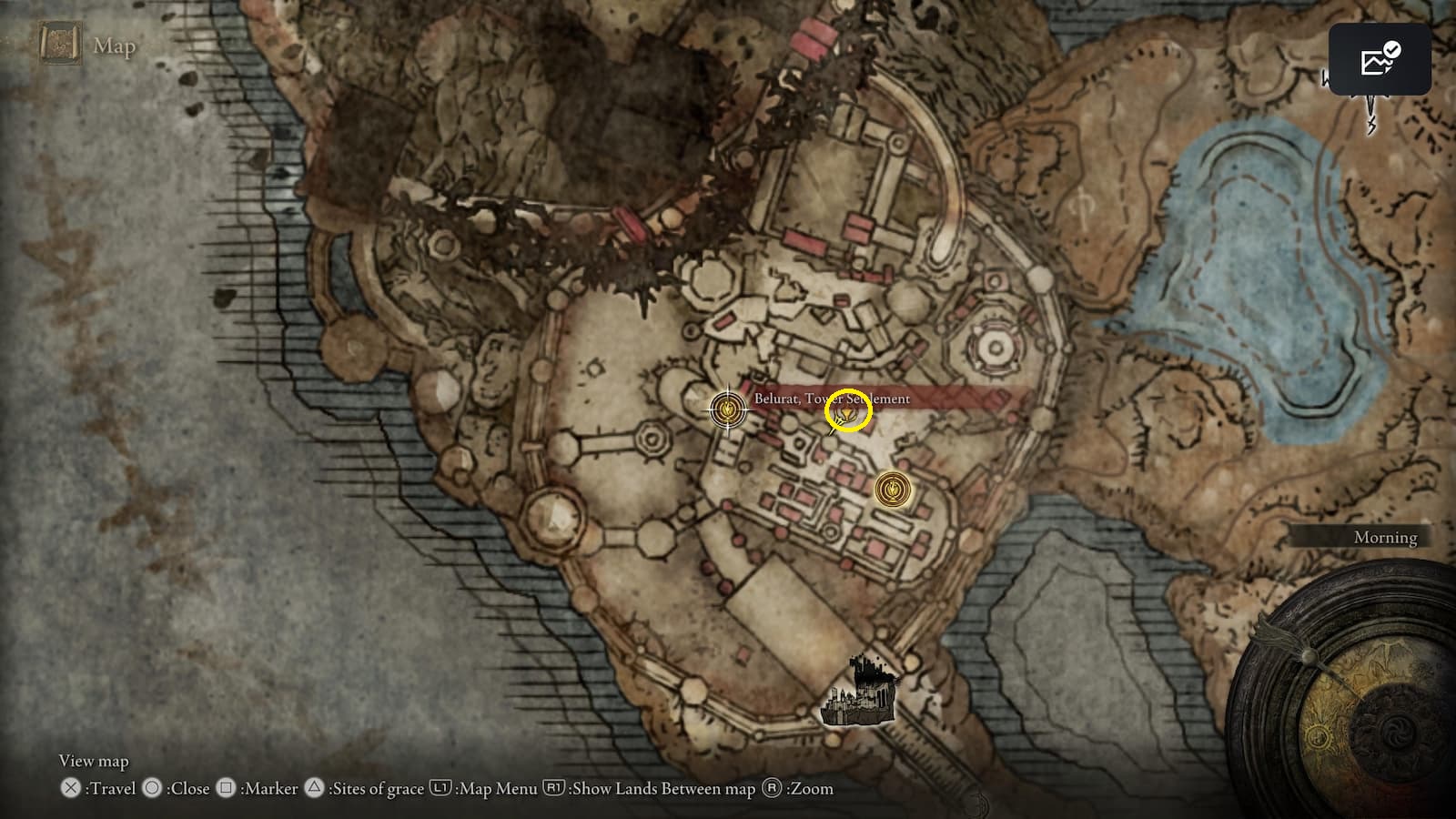Select the circled Belurat, Tower Settlement grace icon
This screenshot has height=819, width=1456.
(846, 411)
